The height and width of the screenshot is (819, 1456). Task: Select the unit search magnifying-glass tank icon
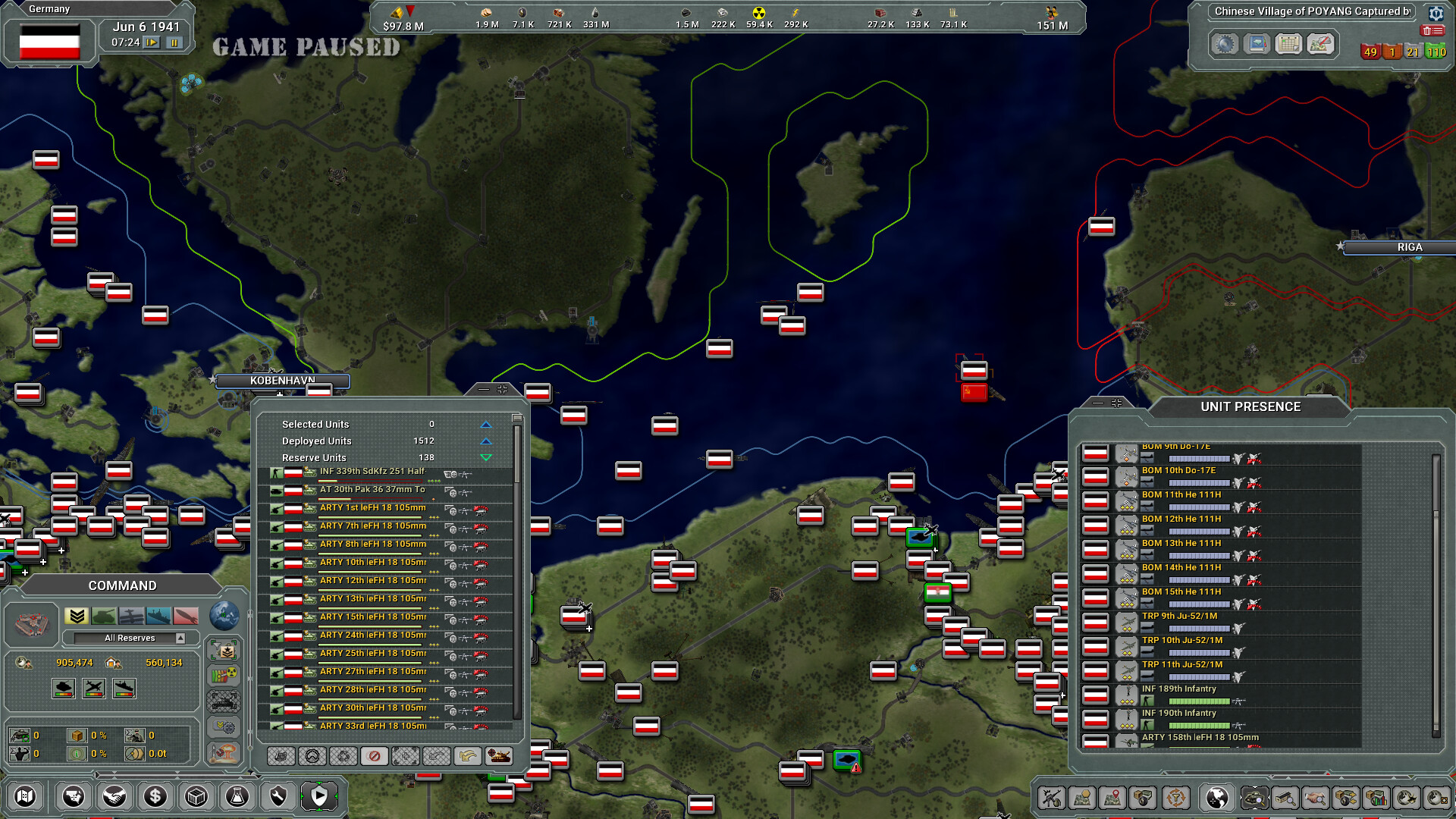1254,799
